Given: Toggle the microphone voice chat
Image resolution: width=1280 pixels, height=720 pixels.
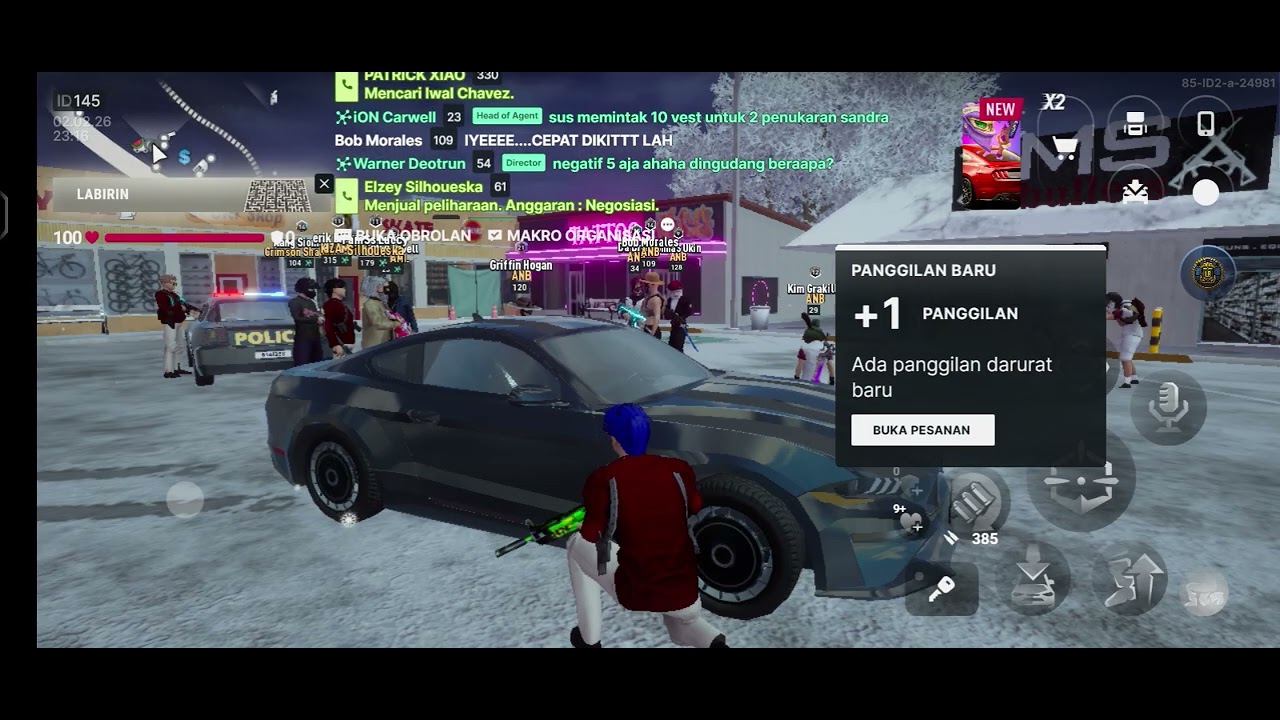Looking at the screenshot, I should pyautogui.click(x=1168, y=407).
